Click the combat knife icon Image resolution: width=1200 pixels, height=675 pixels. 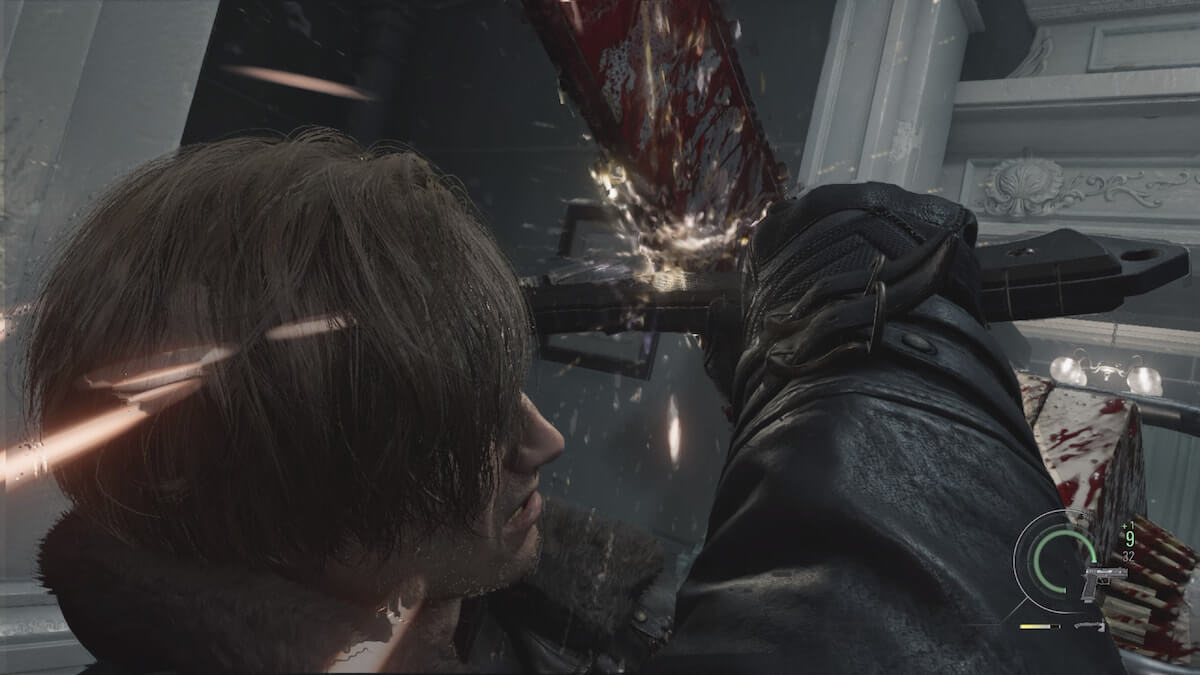(1088, 626)
